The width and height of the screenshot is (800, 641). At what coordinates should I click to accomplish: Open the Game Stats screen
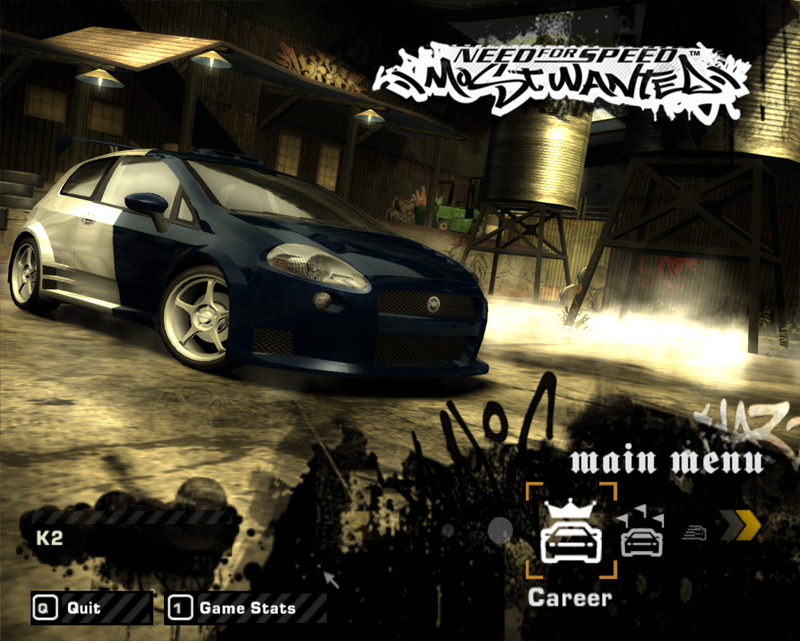[246, 607]
